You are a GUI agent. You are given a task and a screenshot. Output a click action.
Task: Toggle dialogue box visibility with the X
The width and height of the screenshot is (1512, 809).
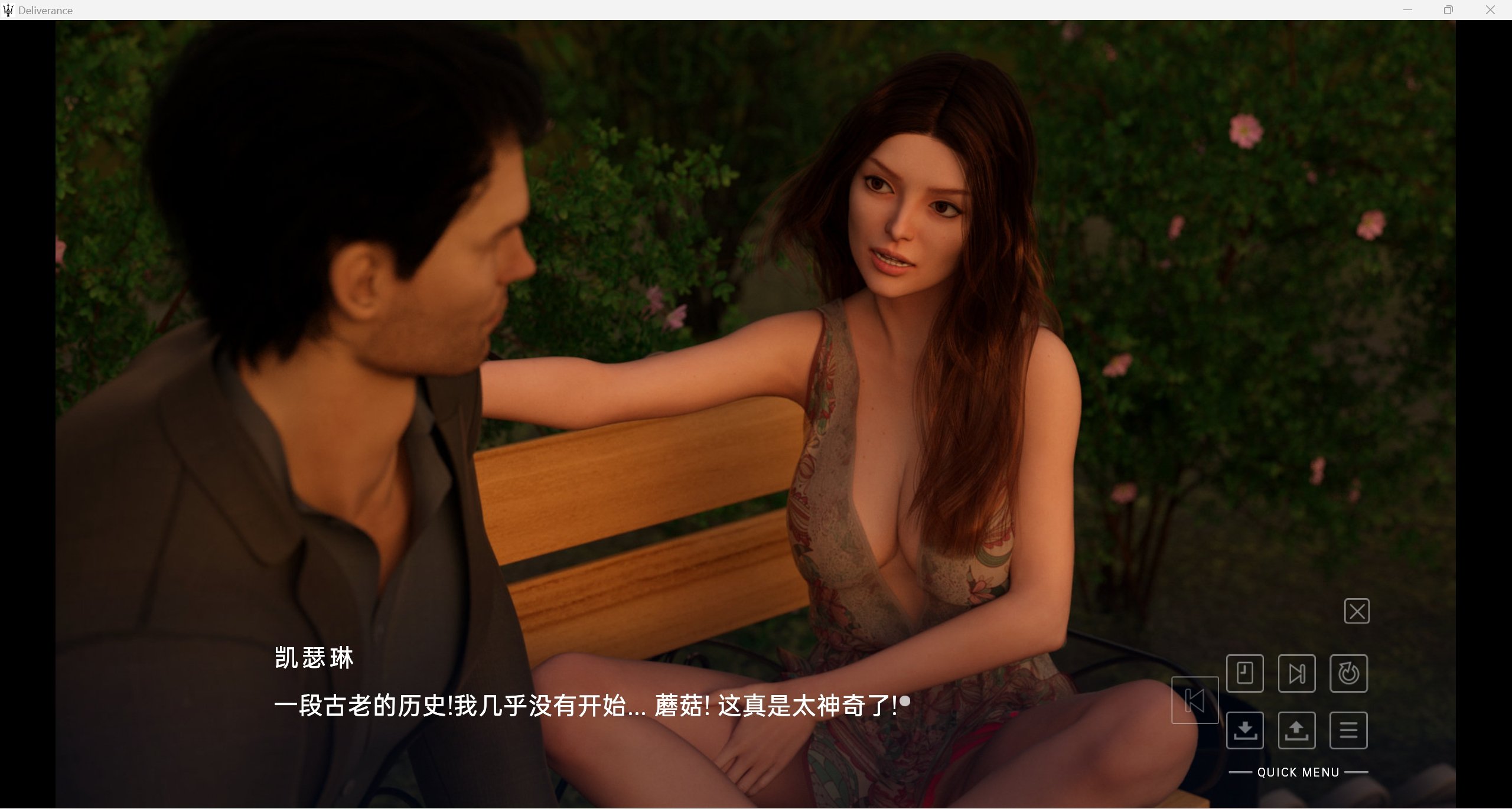point(1357,611)
